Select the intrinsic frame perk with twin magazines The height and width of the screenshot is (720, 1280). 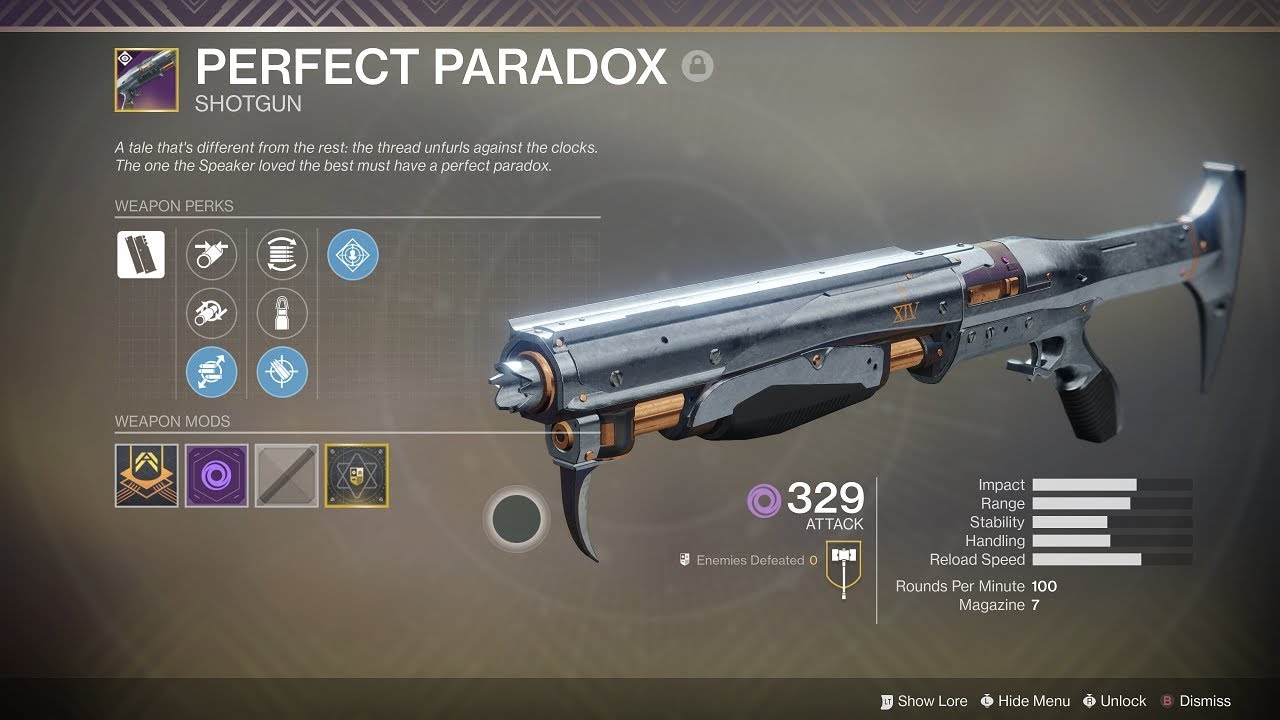(141, 254)
